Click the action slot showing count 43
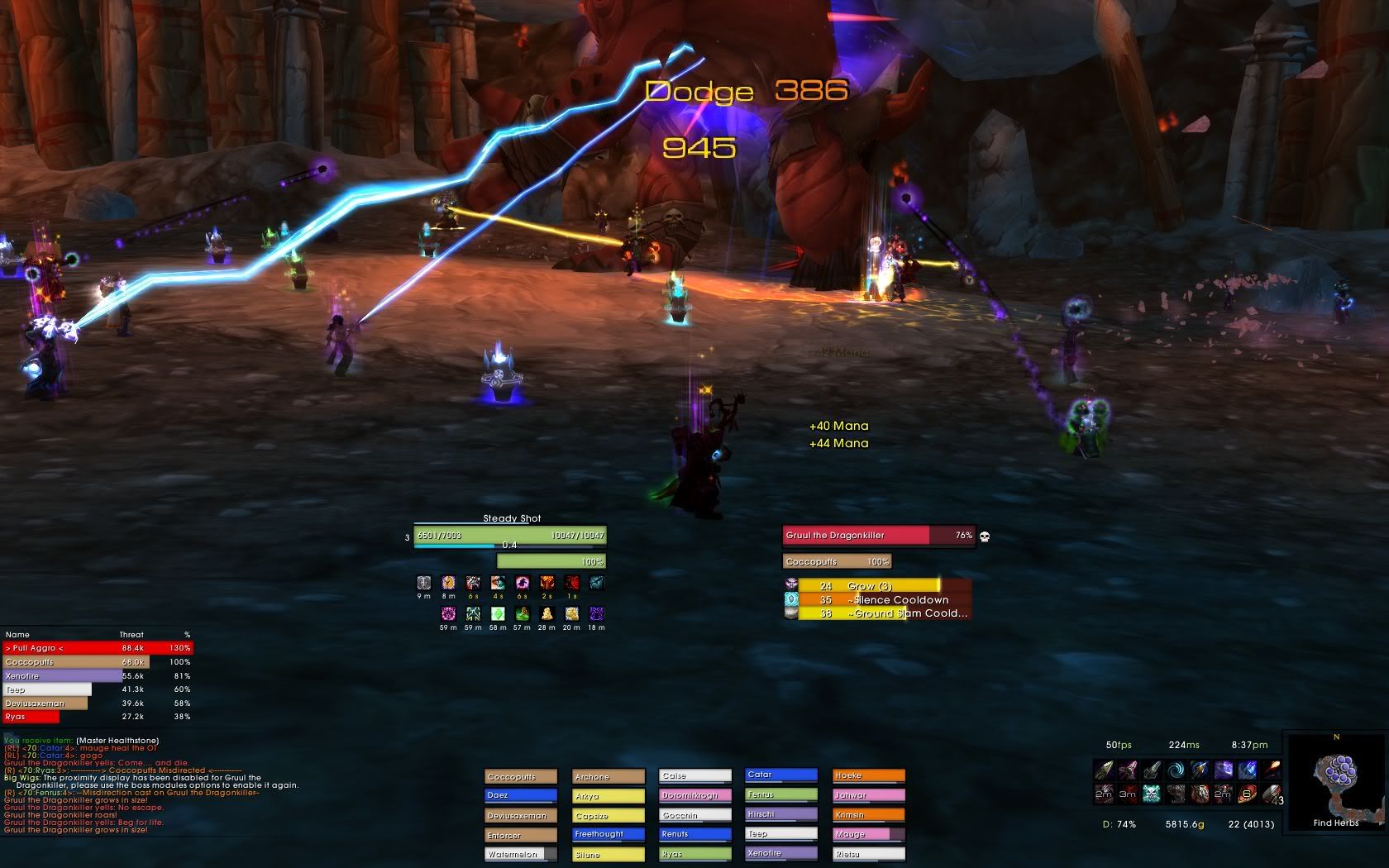Screen dimensions: 1389x868 1272,794
